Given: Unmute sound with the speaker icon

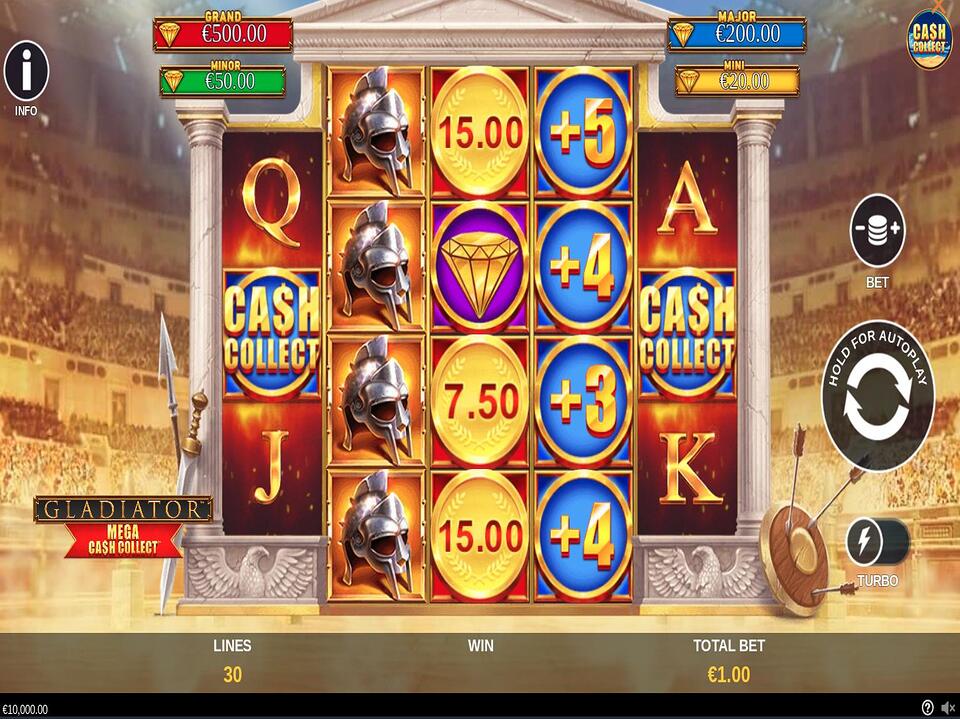Looking at the screenshot, I should tap(946, 708).
